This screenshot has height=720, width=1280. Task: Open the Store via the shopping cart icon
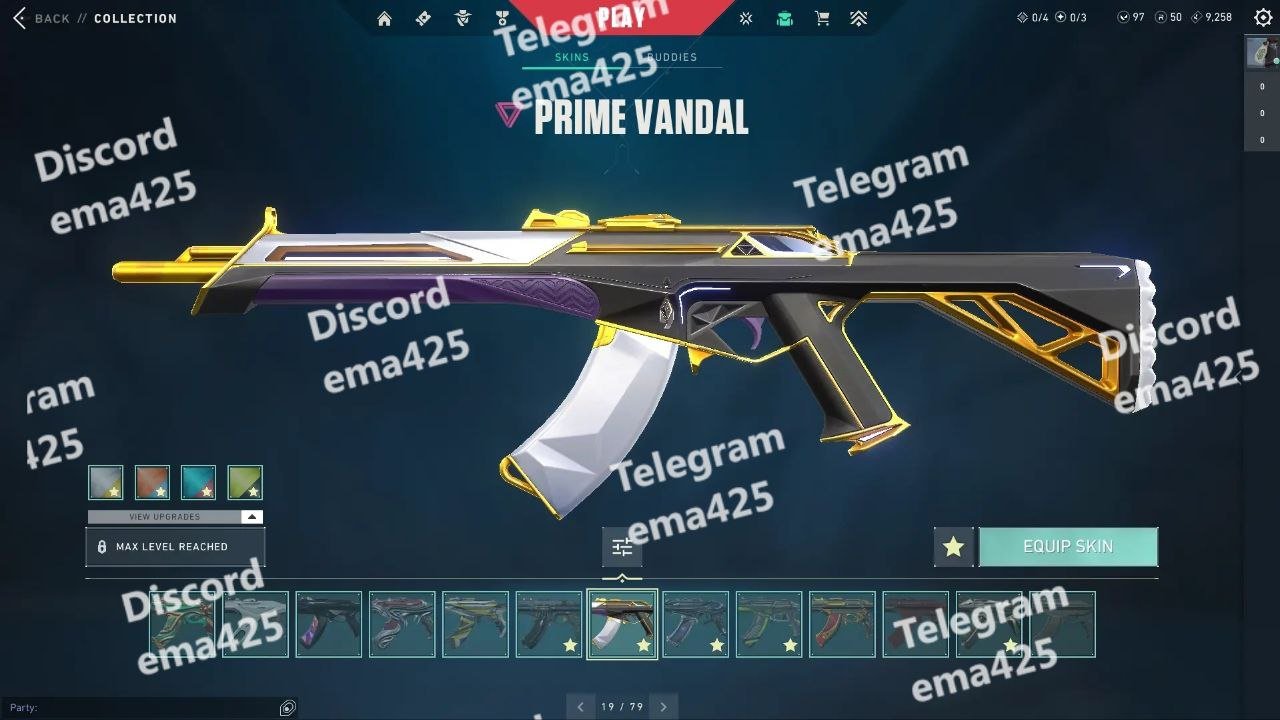[x=822, y=18]
